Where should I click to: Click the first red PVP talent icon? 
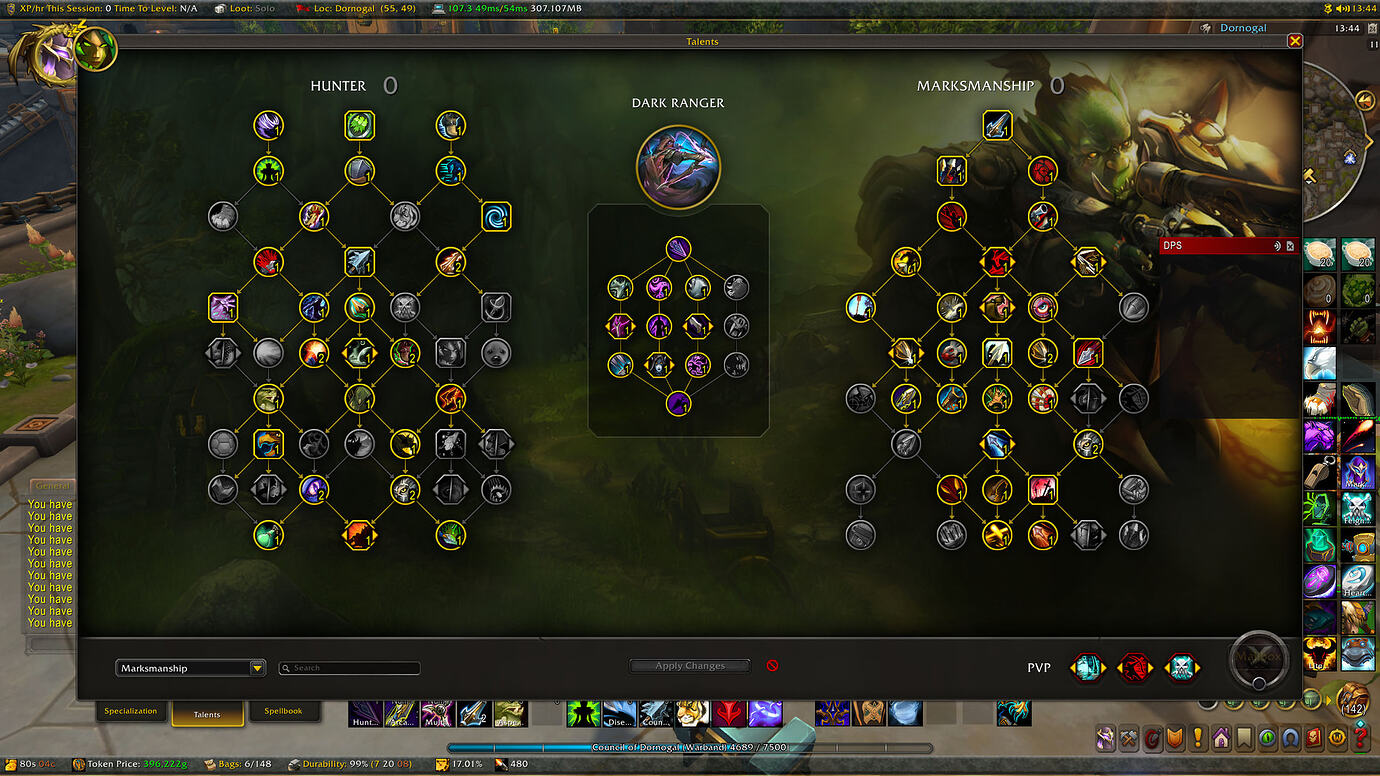(1135, 667)
